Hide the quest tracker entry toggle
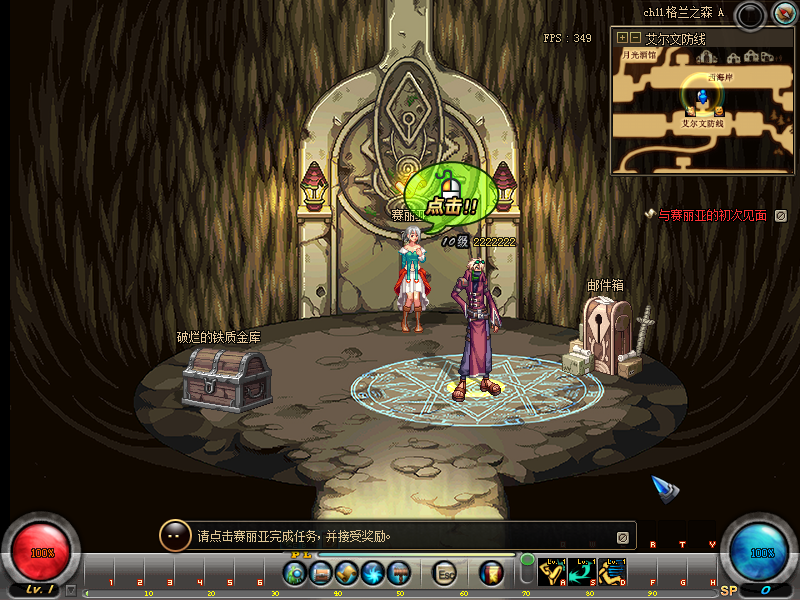 781,215
